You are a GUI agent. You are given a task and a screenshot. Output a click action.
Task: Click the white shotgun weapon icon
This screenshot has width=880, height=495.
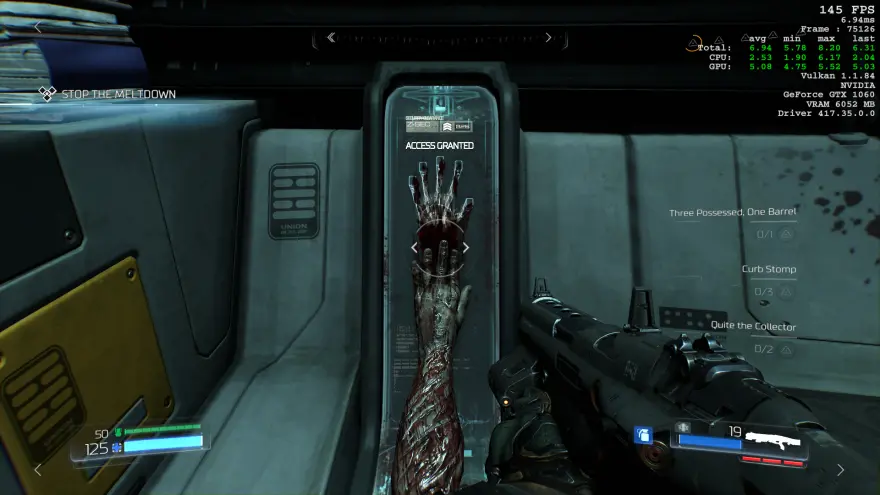[774, 438]
